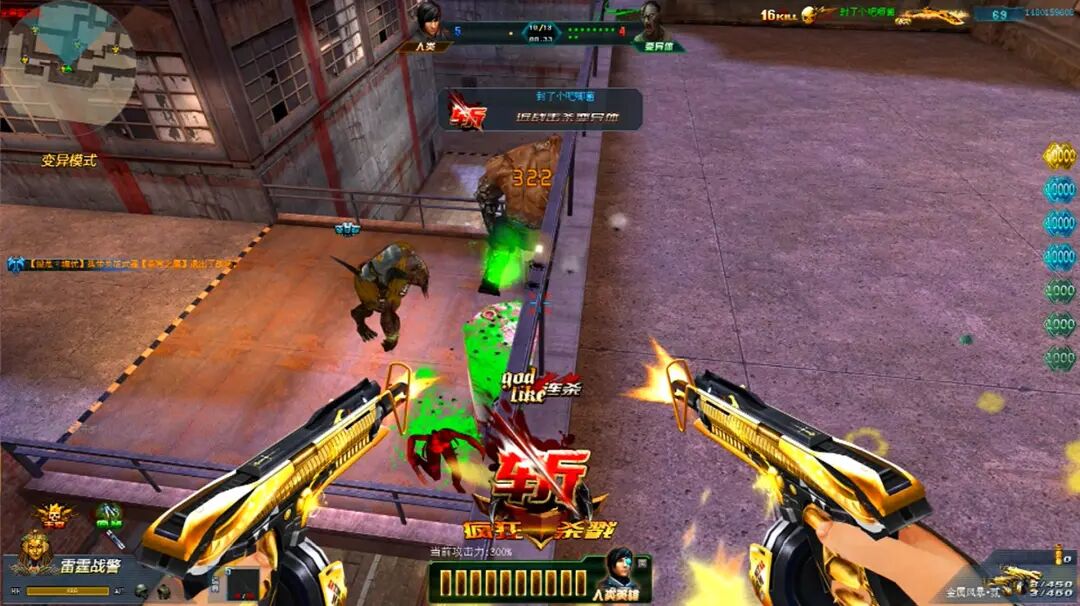Open the circular minimap

[67, 62]
